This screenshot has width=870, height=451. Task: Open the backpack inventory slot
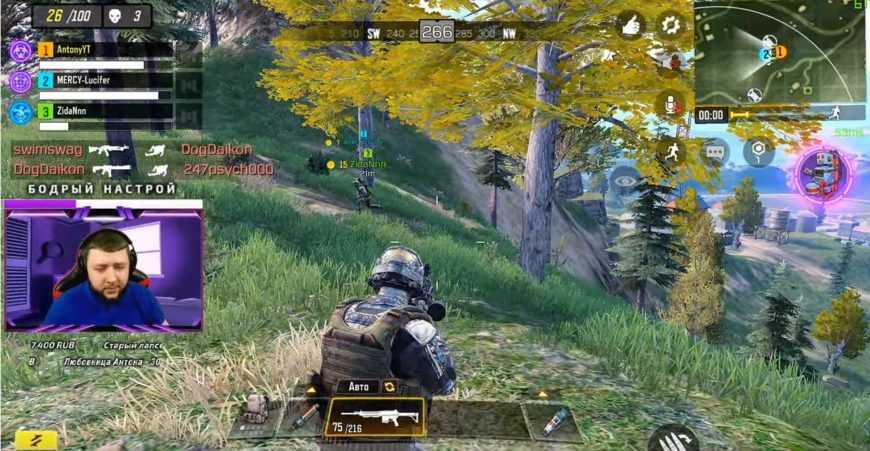click(256, 413)
